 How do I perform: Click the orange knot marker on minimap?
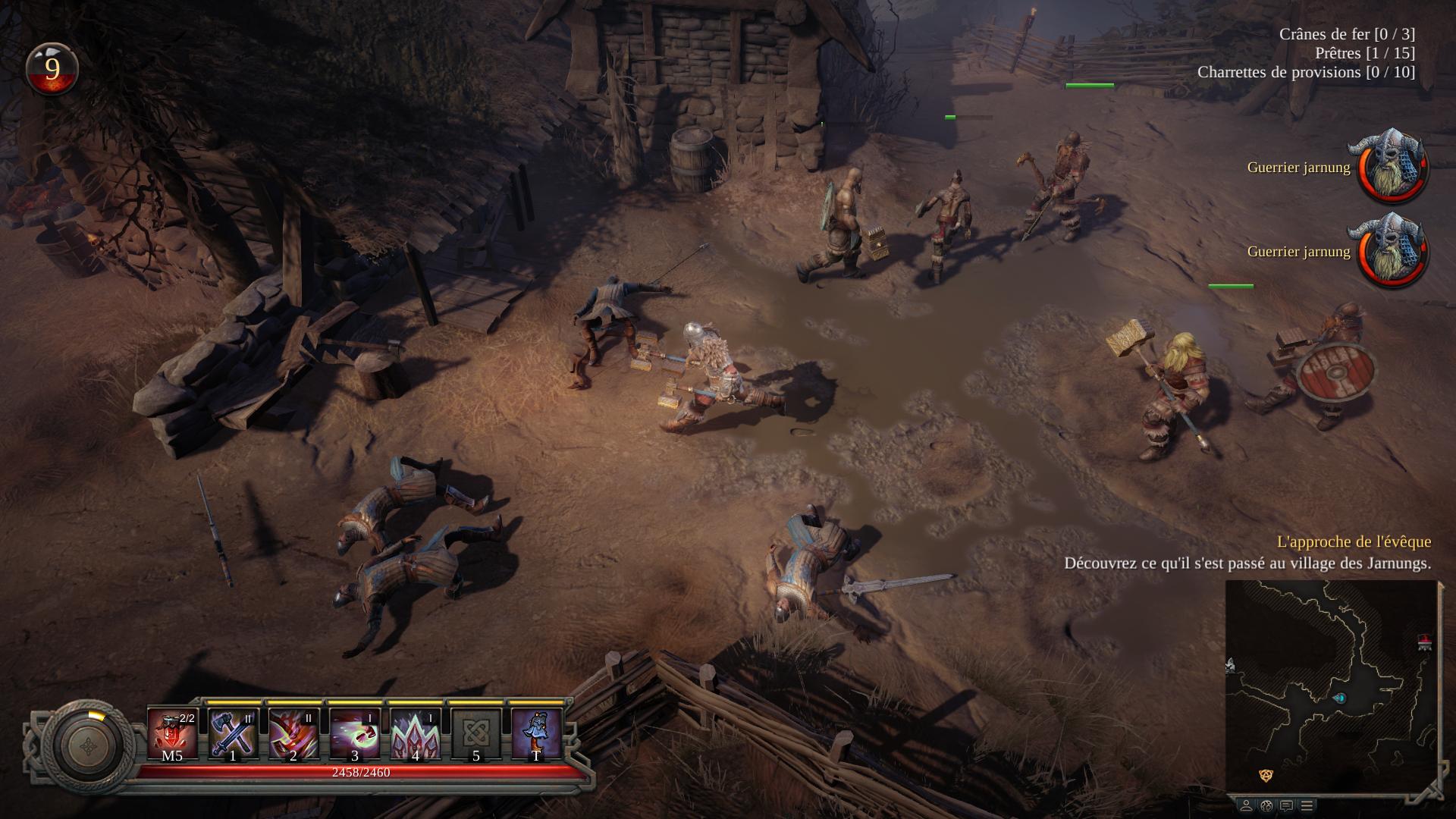[x=1266, y=775]
